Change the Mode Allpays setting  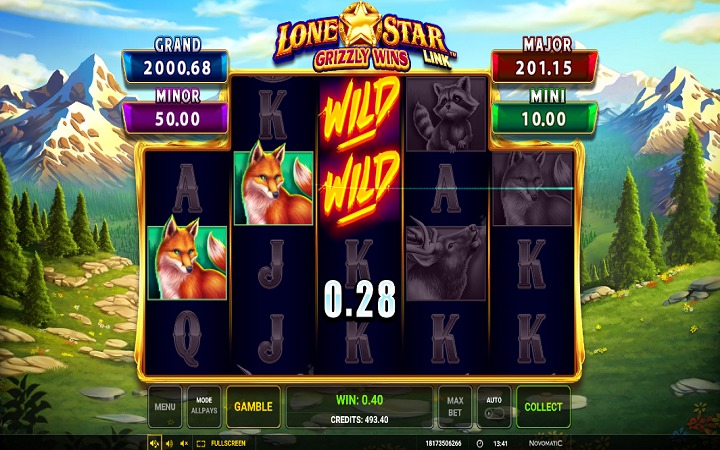pos(204,407)
